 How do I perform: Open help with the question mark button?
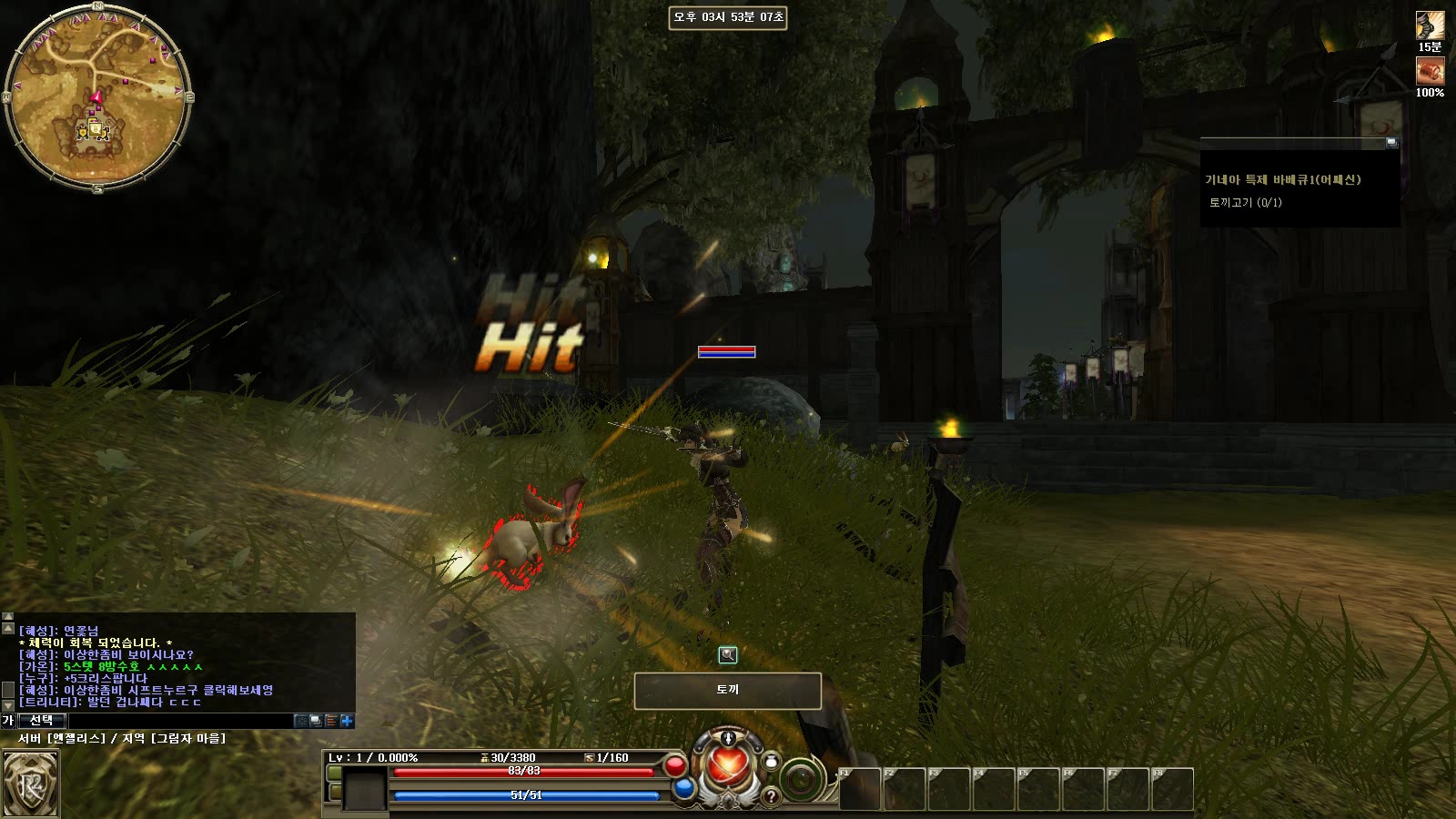click(x=771, y=797)
